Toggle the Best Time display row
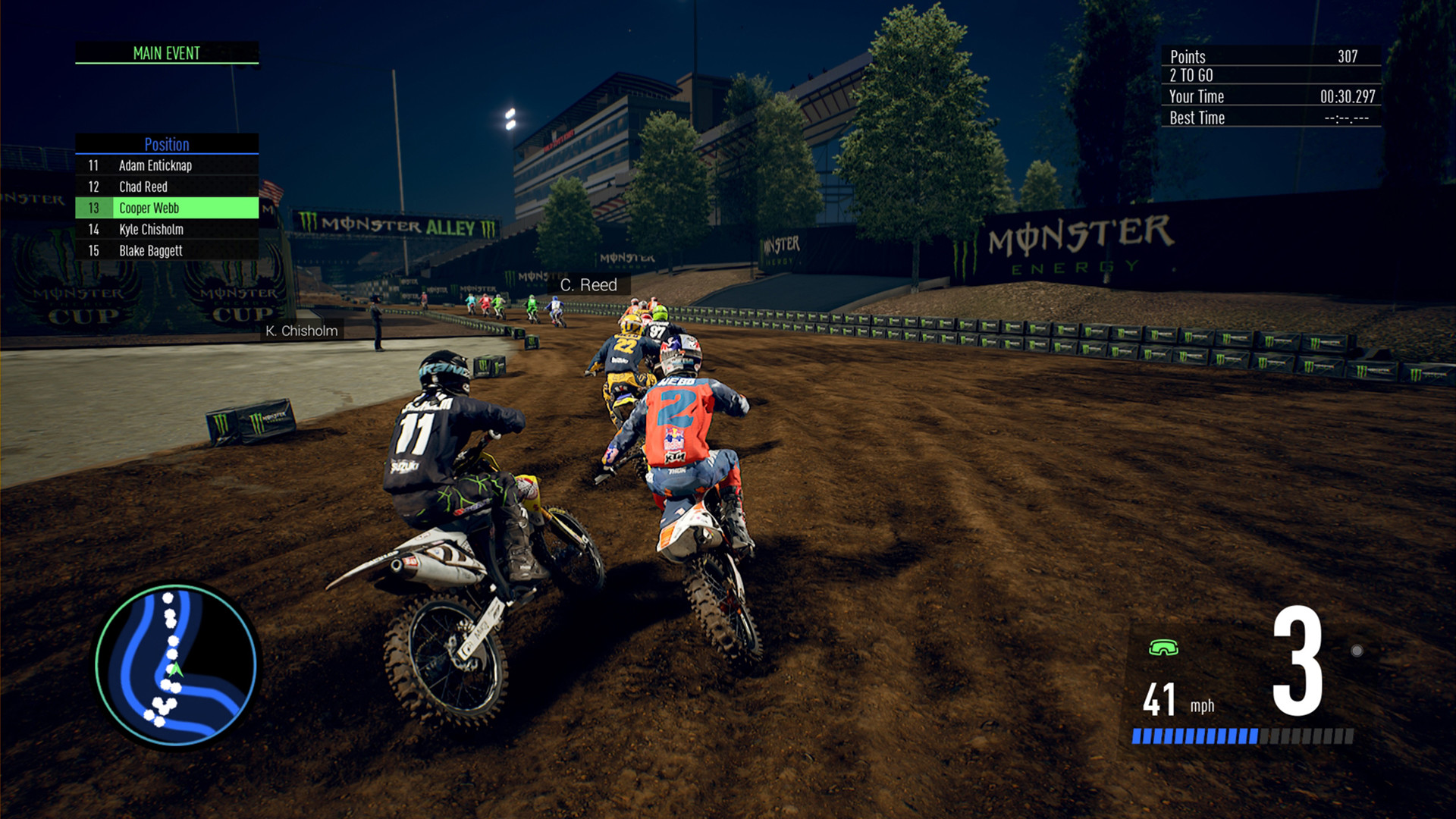Screen dimensions: 1456x819 click(x=1271, y=118)
